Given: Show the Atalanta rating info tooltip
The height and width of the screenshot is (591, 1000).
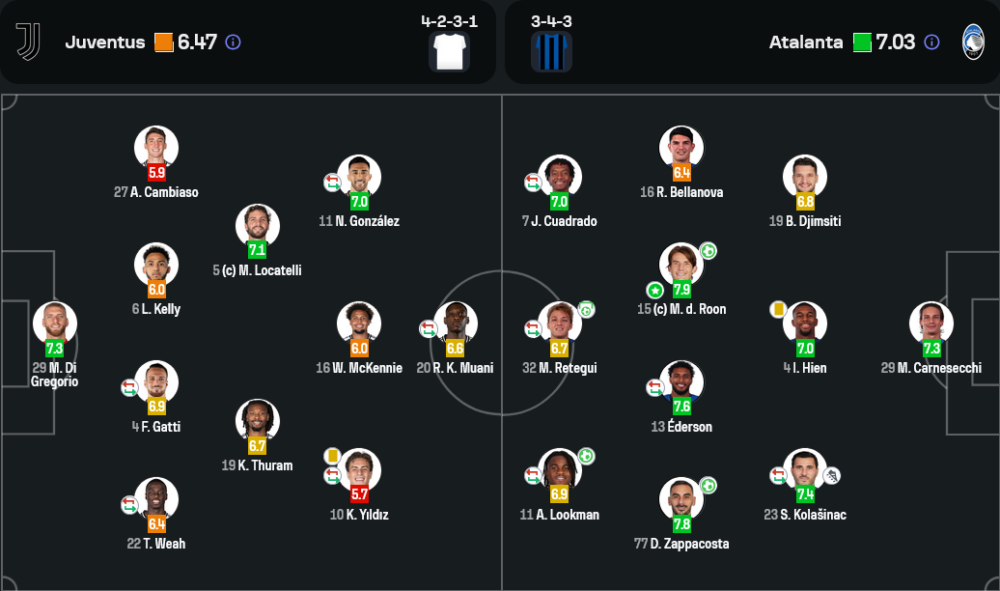Looking at the screenshot, I should pos(931,42).
